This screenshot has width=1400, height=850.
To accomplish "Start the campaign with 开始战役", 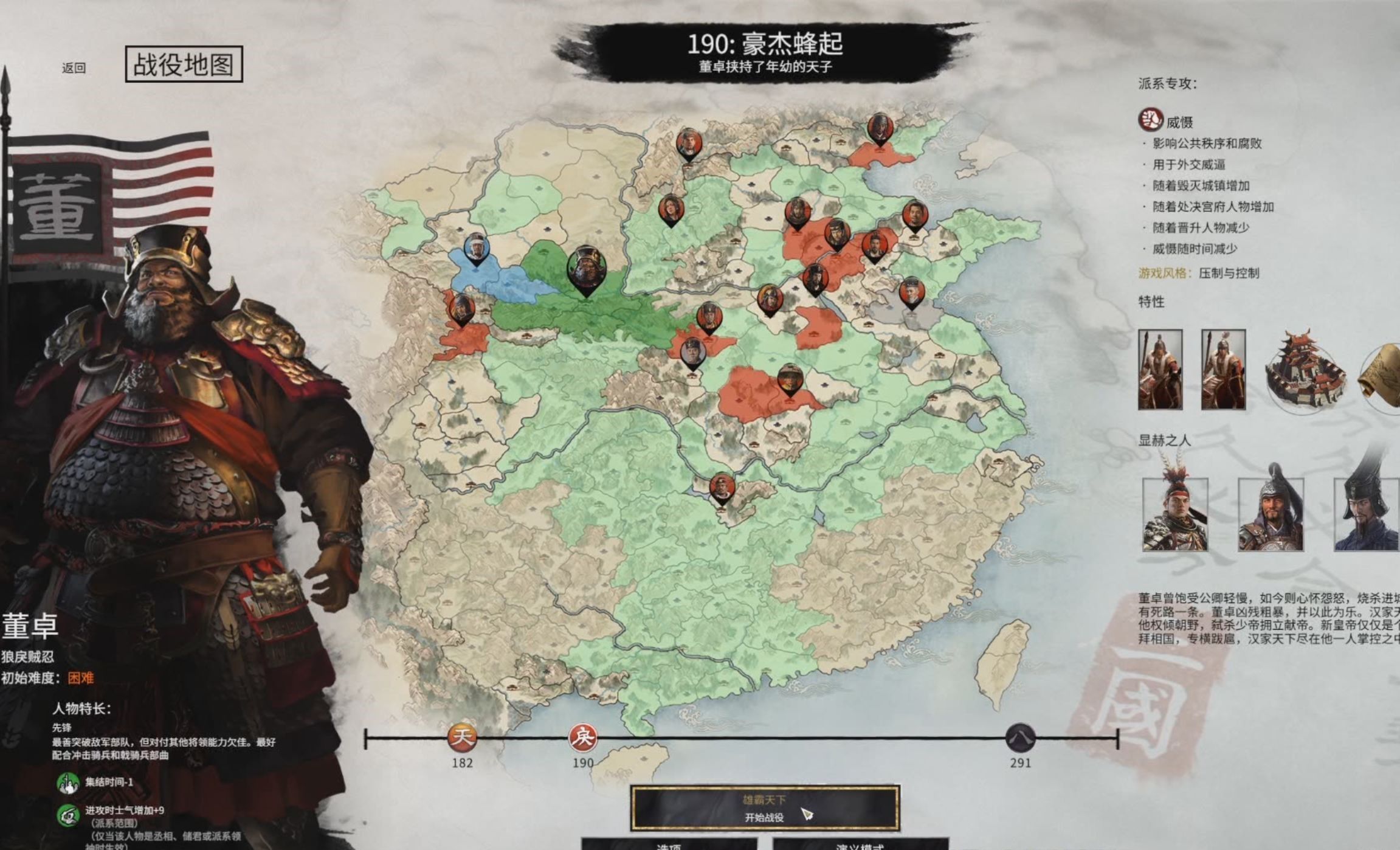I will (x=765, y=809).
